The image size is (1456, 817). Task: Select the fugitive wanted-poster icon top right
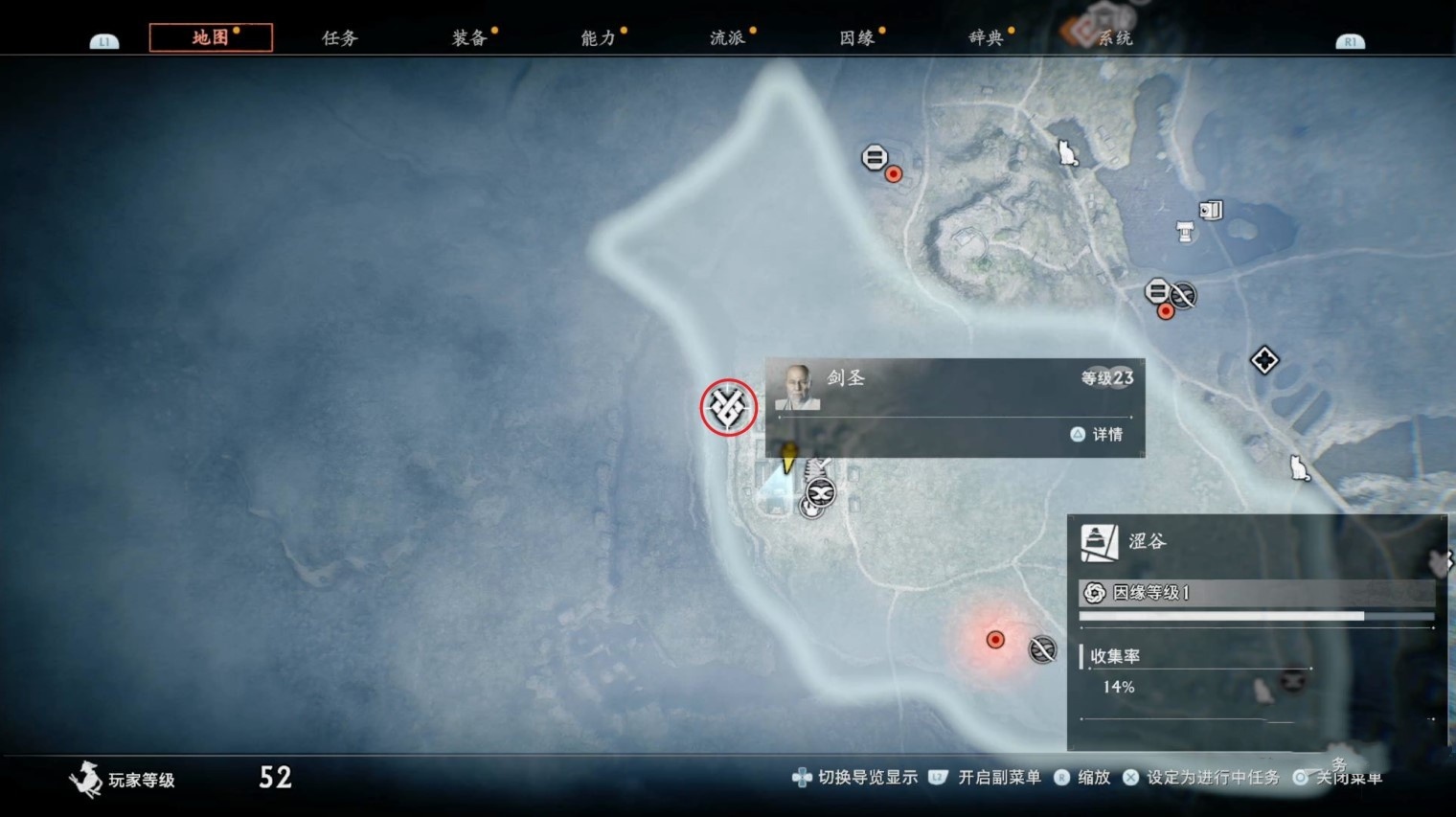1210,210
